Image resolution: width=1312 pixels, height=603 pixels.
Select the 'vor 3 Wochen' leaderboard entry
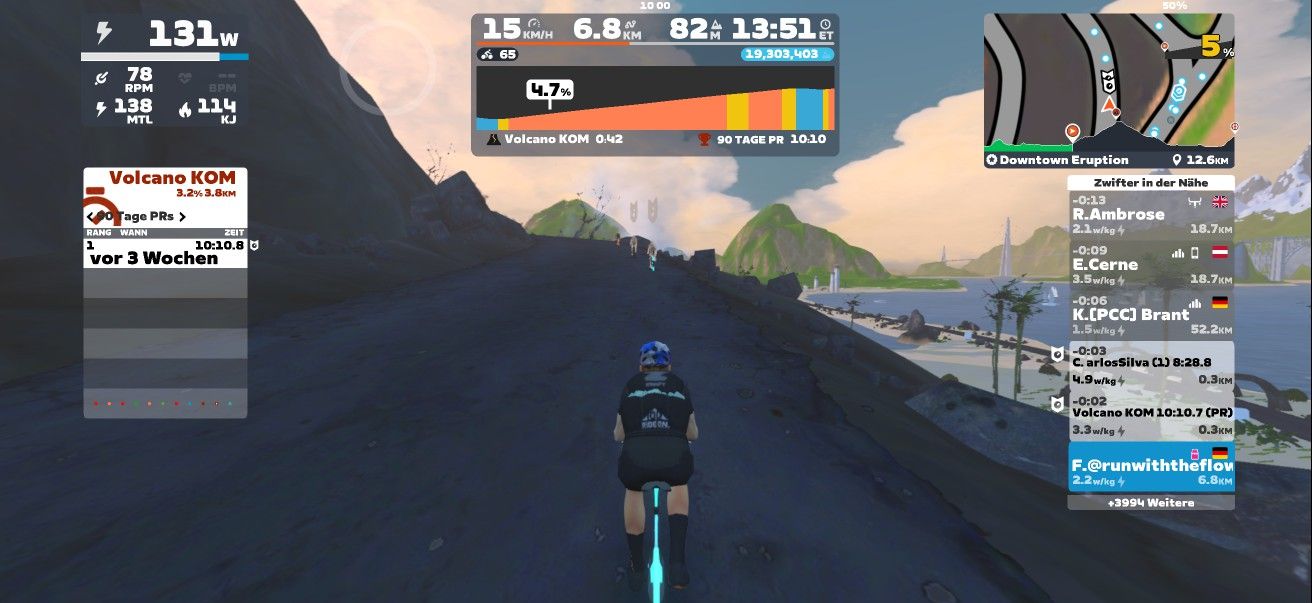click(165, 251)
